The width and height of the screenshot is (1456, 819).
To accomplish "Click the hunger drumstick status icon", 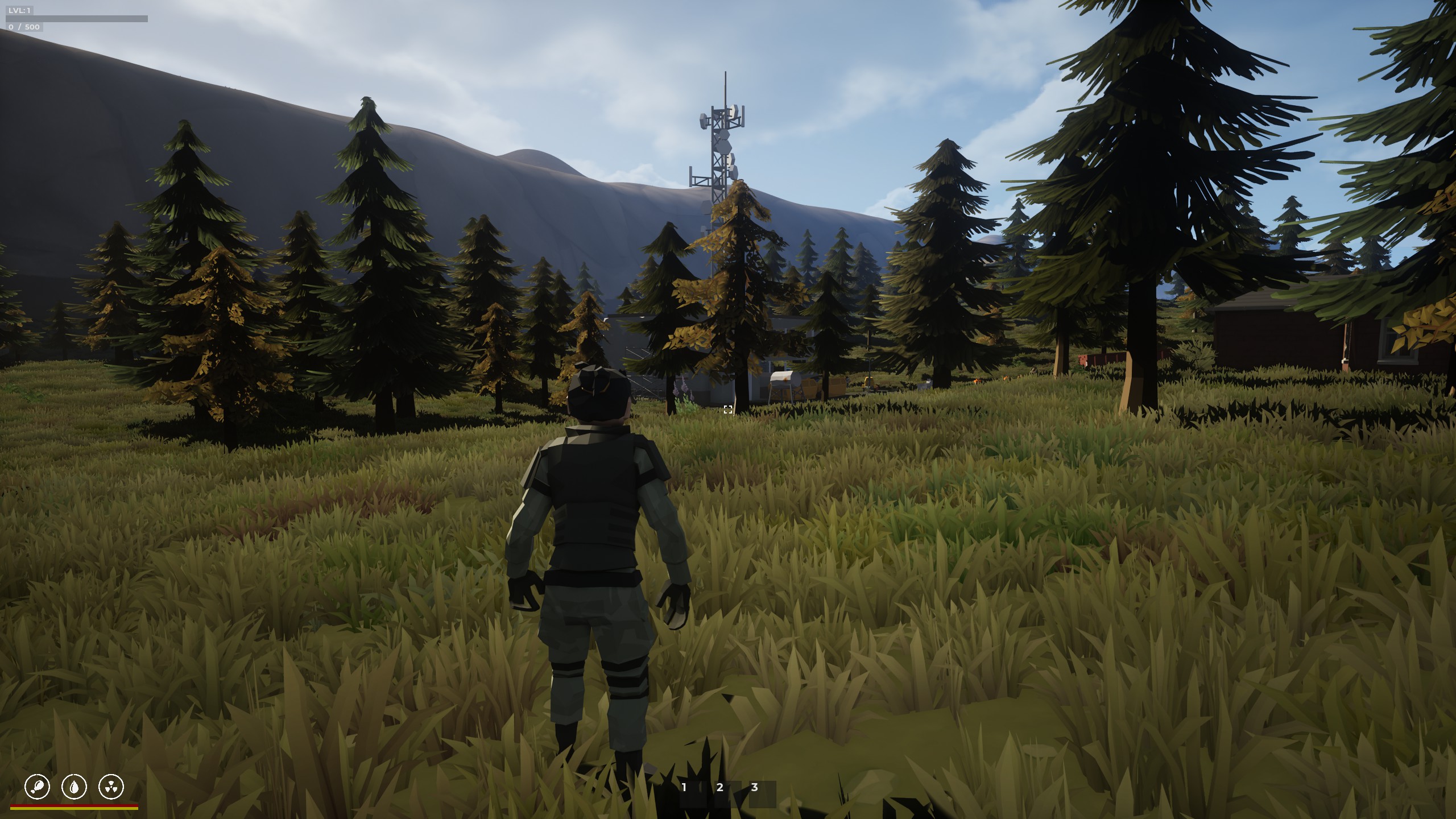I will click(37, 787).
